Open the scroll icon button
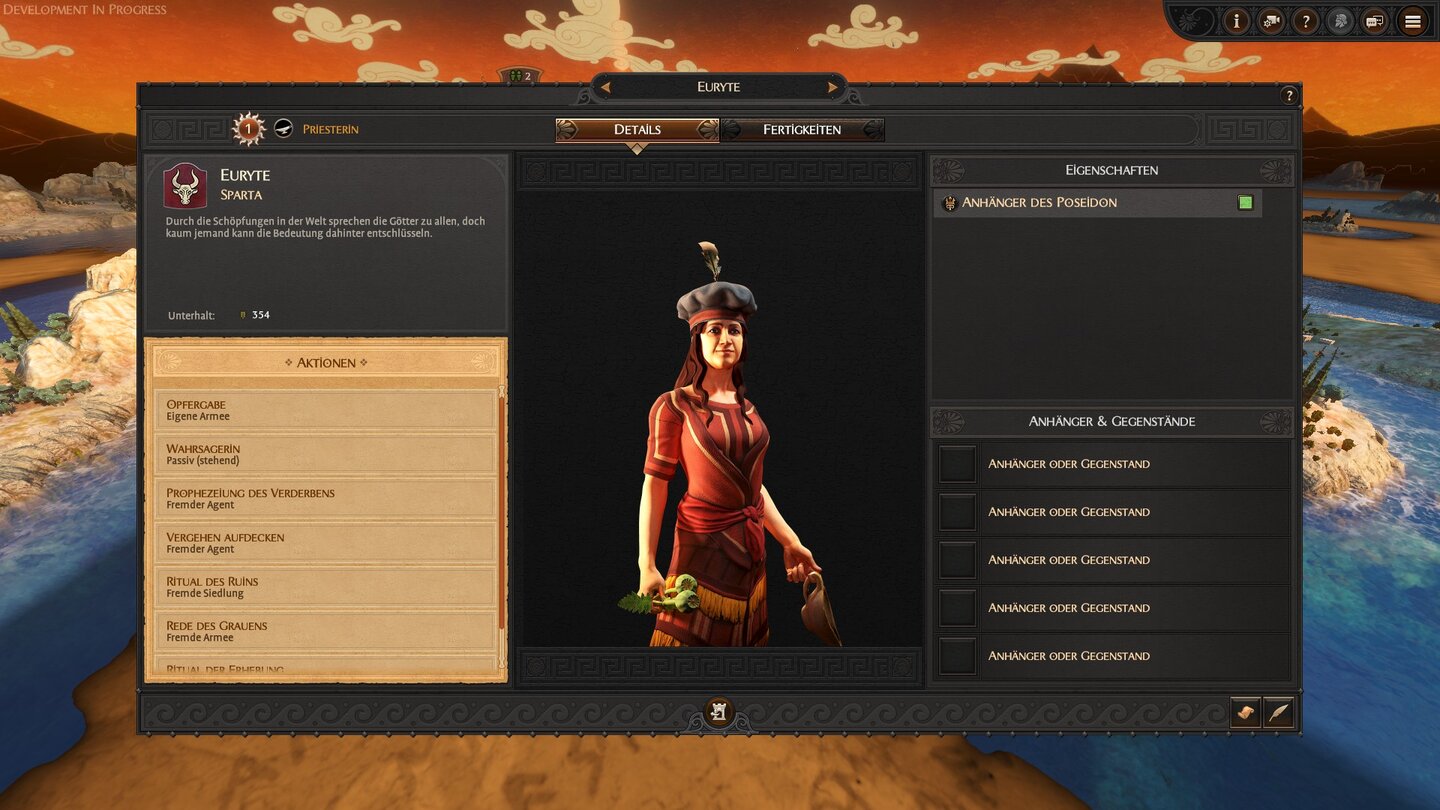 click(x=1245, y=712)
